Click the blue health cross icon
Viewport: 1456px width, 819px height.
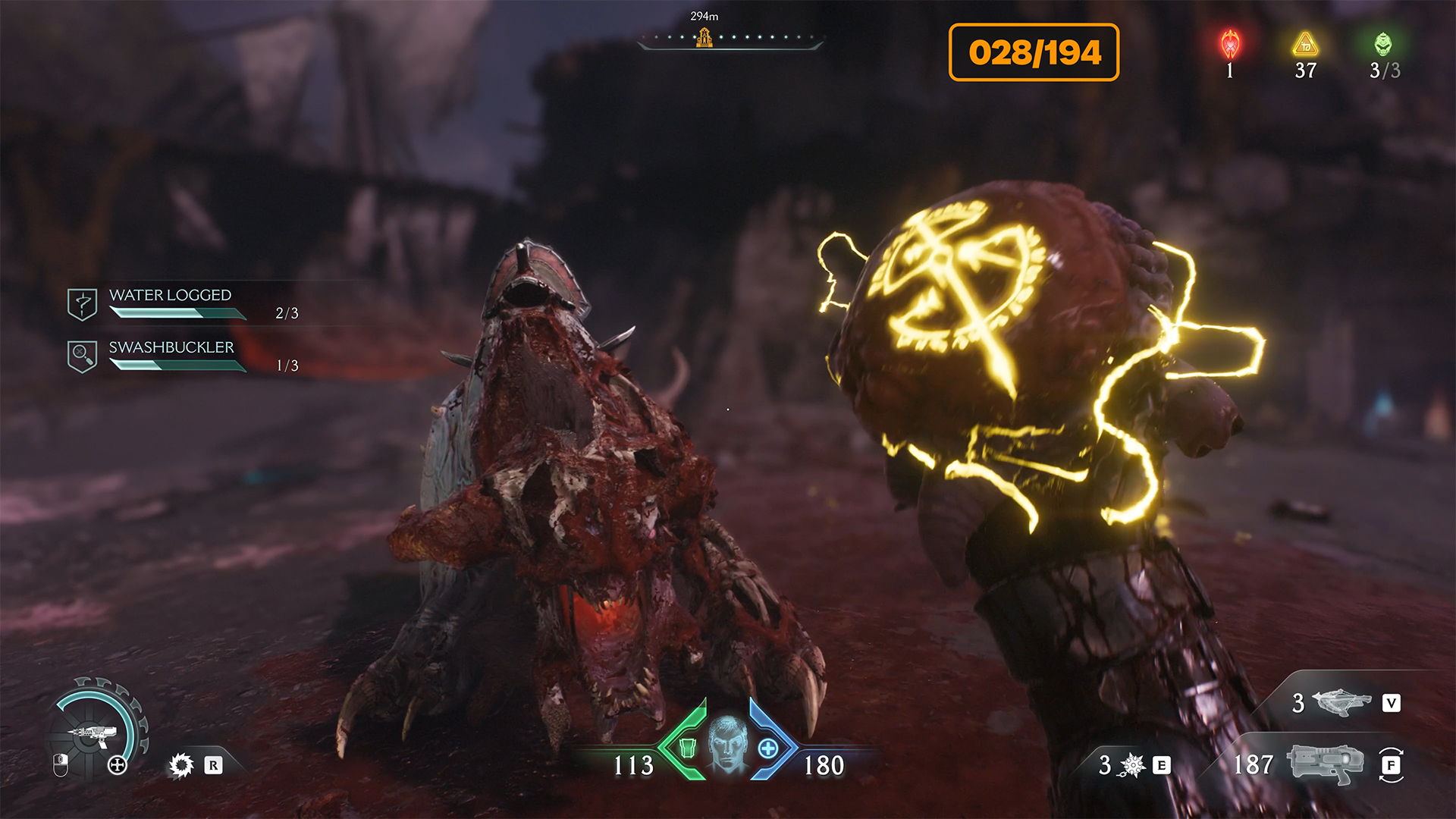tap(767, 748)
